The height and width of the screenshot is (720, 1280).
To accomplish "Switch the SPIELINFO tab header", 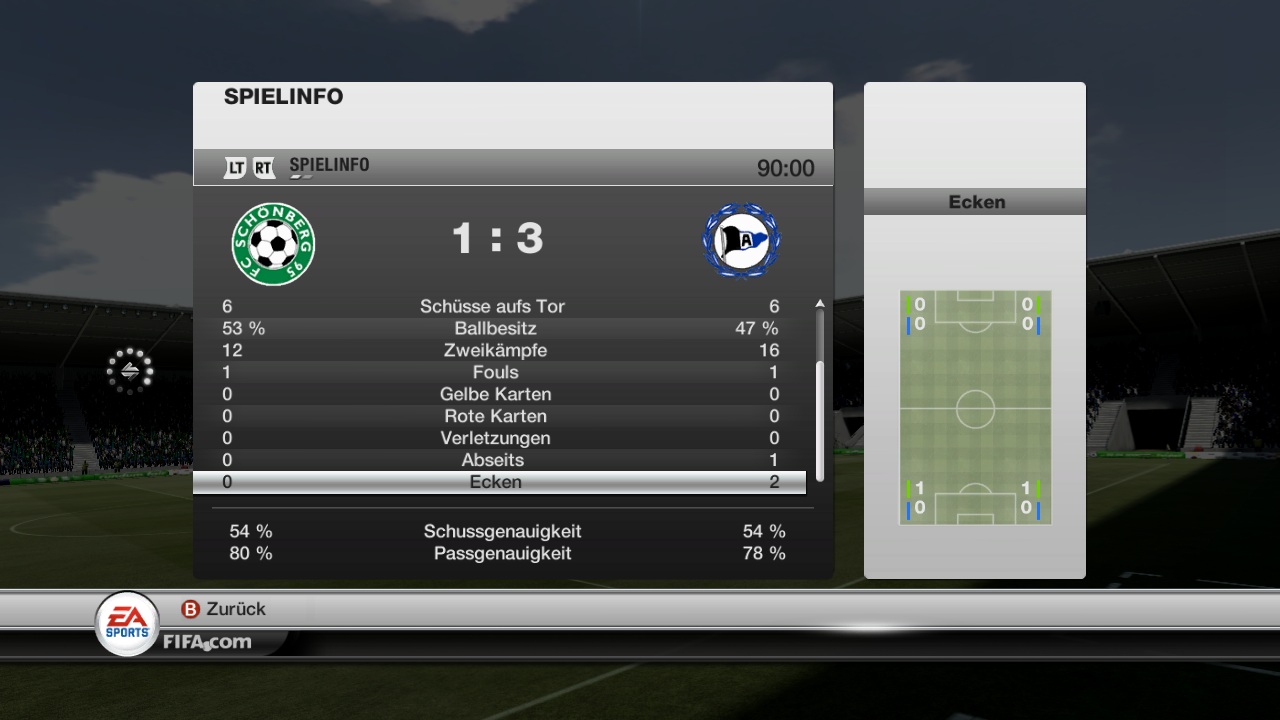I will pyautogui.click(x=329, y=166).
